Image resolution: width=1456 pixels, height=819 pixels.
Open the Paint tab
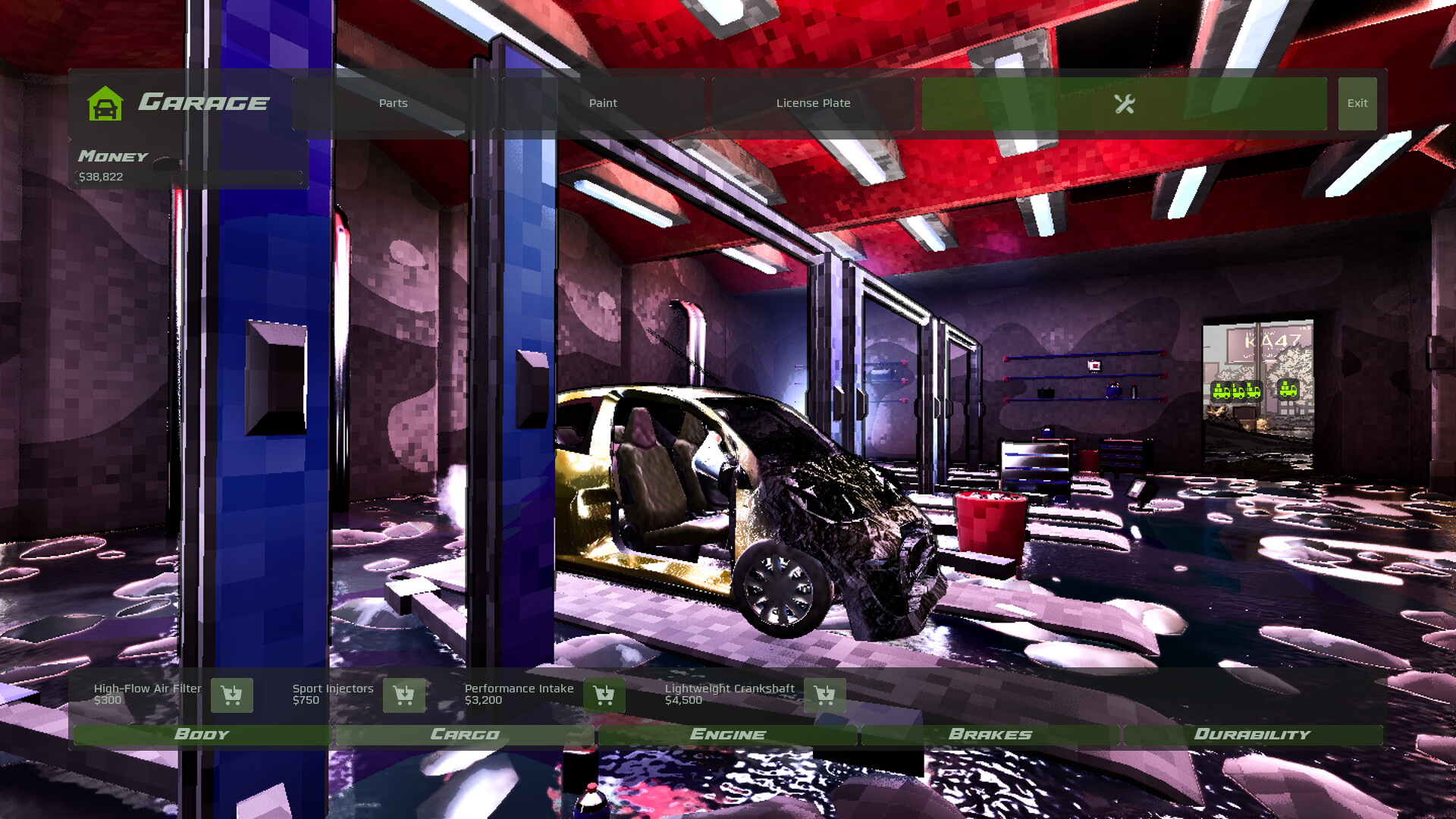click(603, 103)
